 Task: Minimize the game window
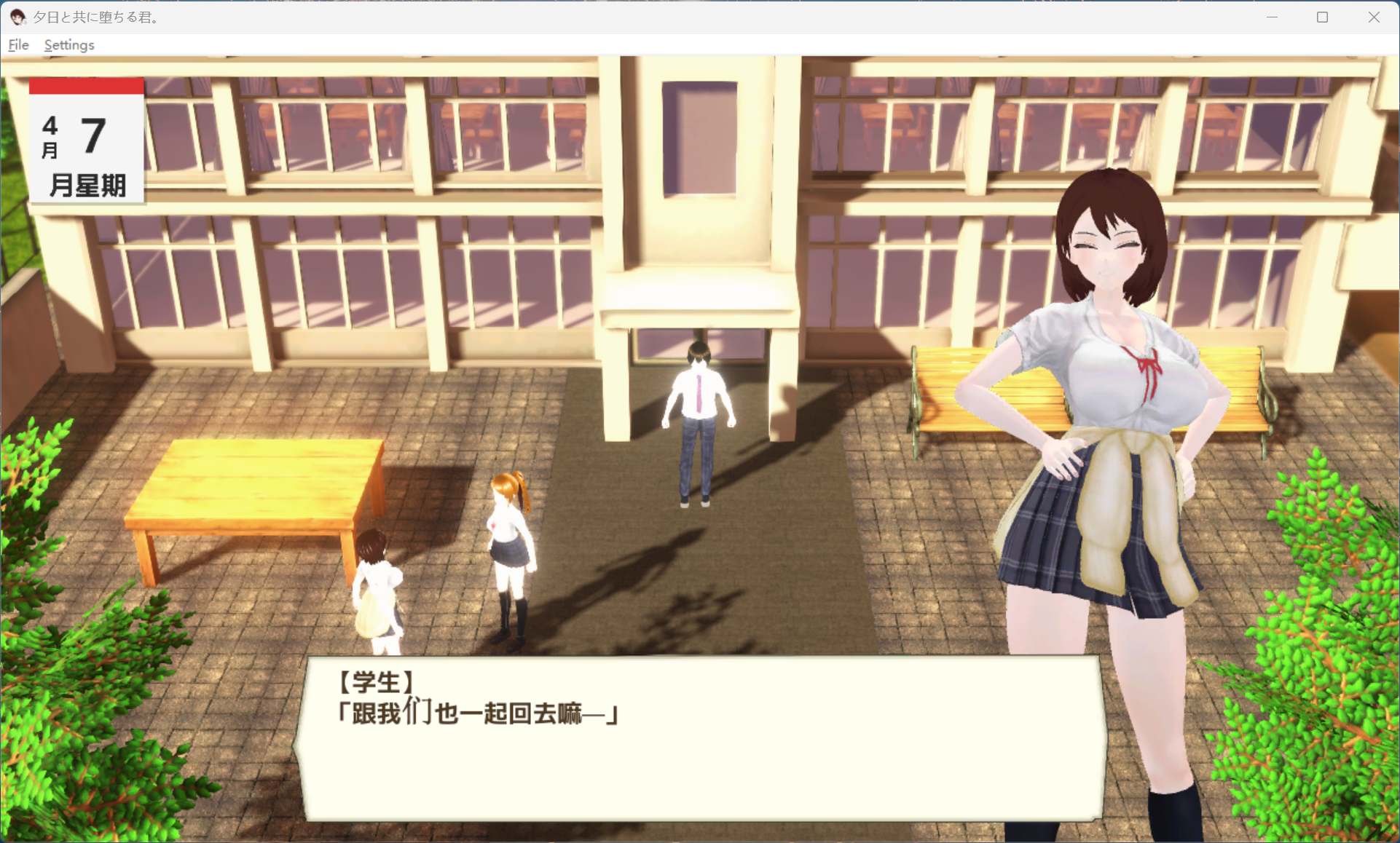point(1271,16)
